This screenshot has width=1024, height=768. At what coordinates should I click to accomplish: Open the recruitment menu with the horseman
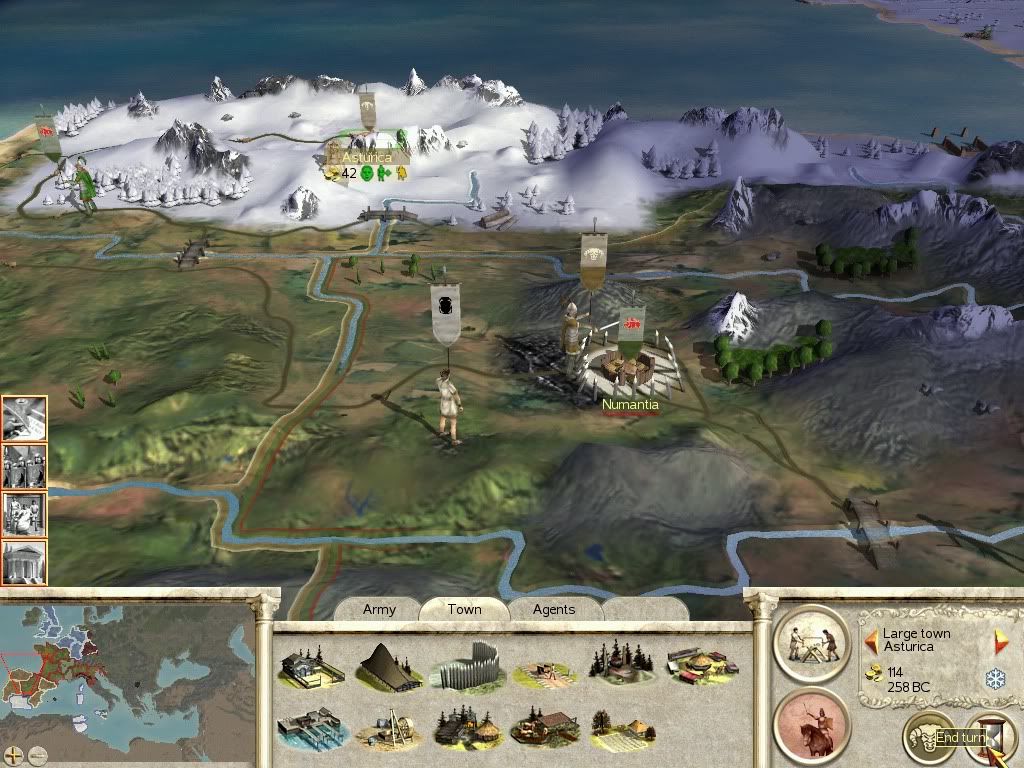pyautogui.click(x=811, y=724)
